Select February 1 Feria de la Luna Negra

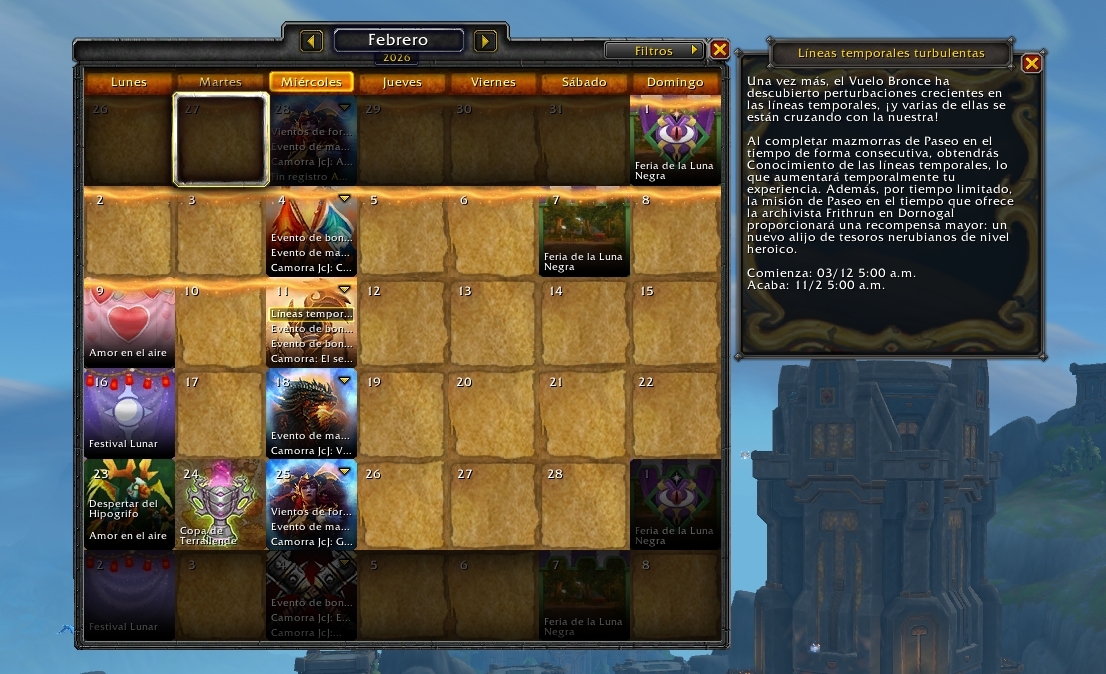675,140
